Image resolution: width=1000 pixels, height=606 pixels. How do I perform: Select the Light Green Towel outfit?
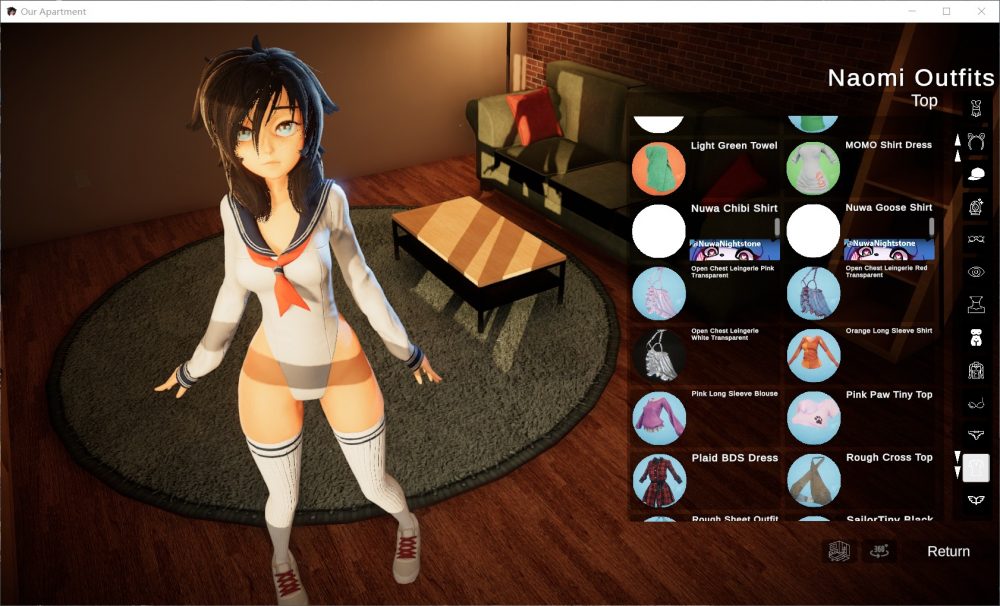click(659, 168)
